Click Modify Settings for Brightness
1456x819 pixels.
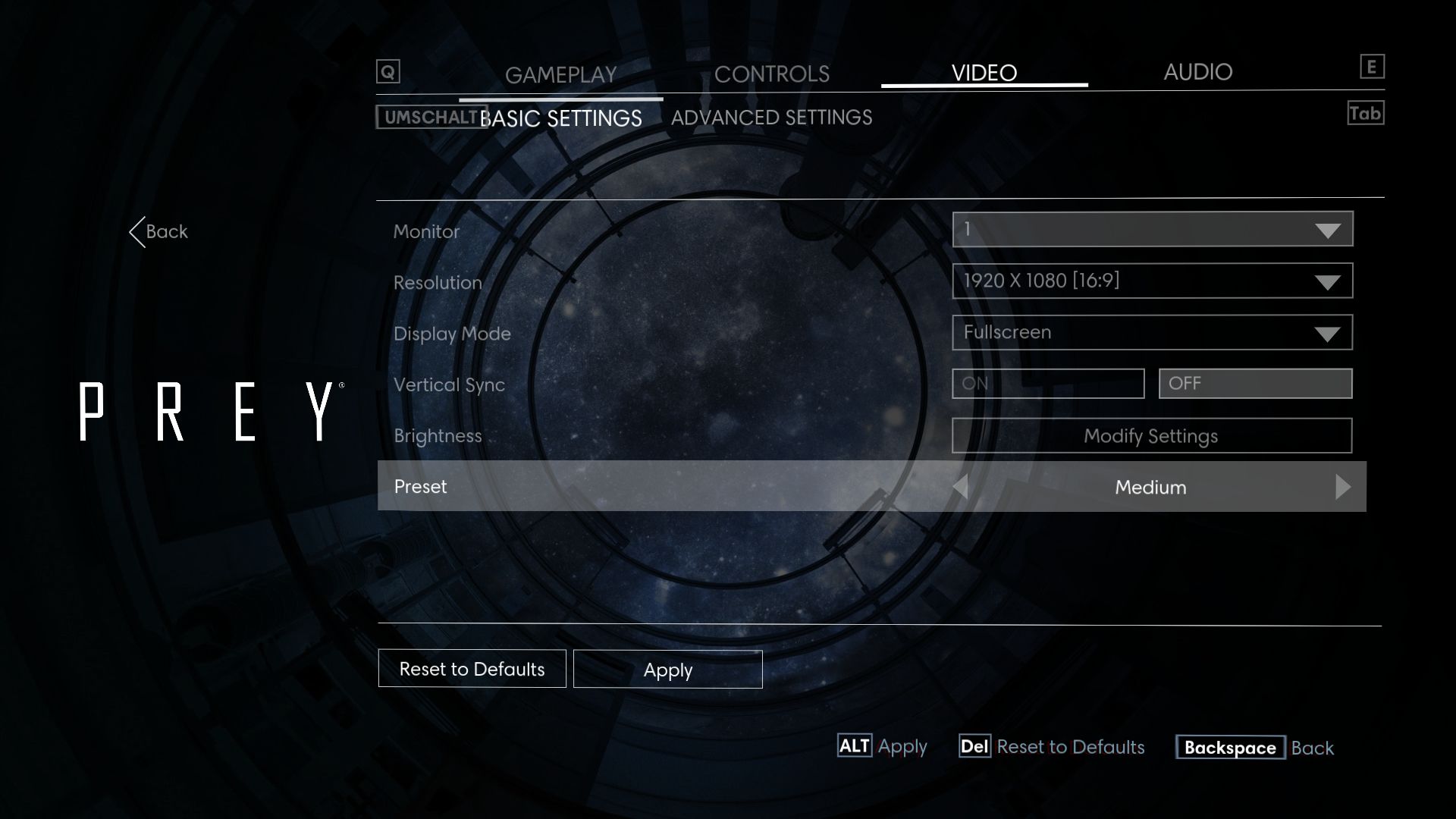point(1151,436)
